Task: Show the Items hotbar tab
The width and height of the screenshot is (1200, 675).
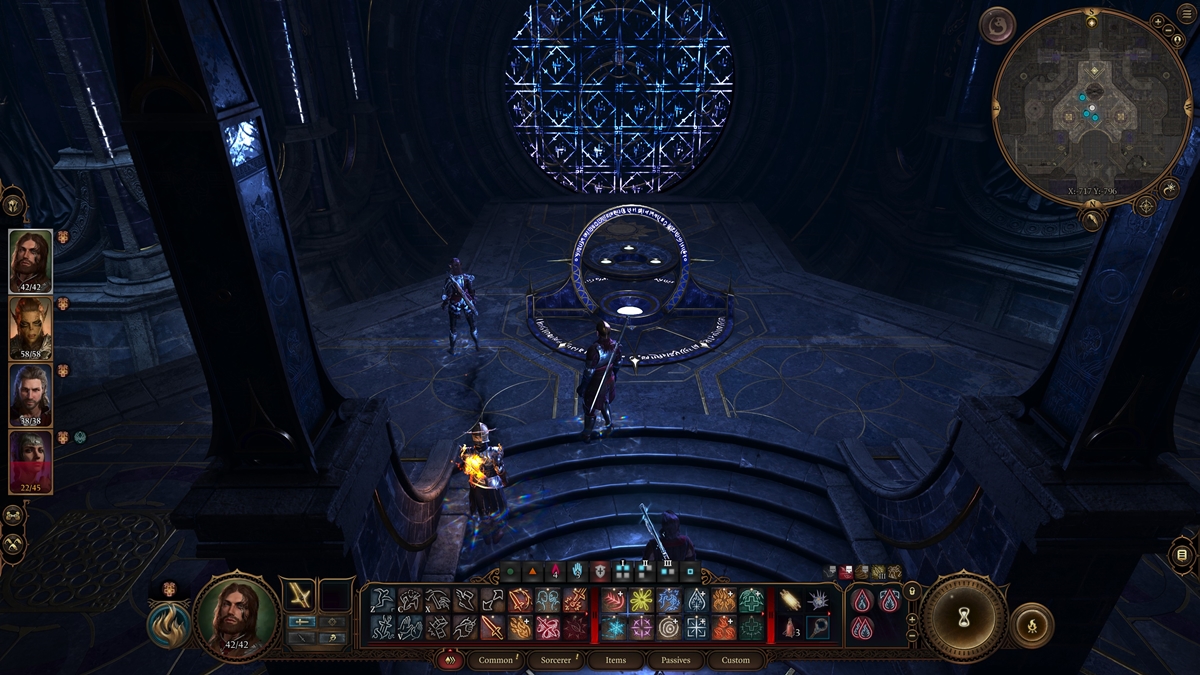Action: [616, 660]
